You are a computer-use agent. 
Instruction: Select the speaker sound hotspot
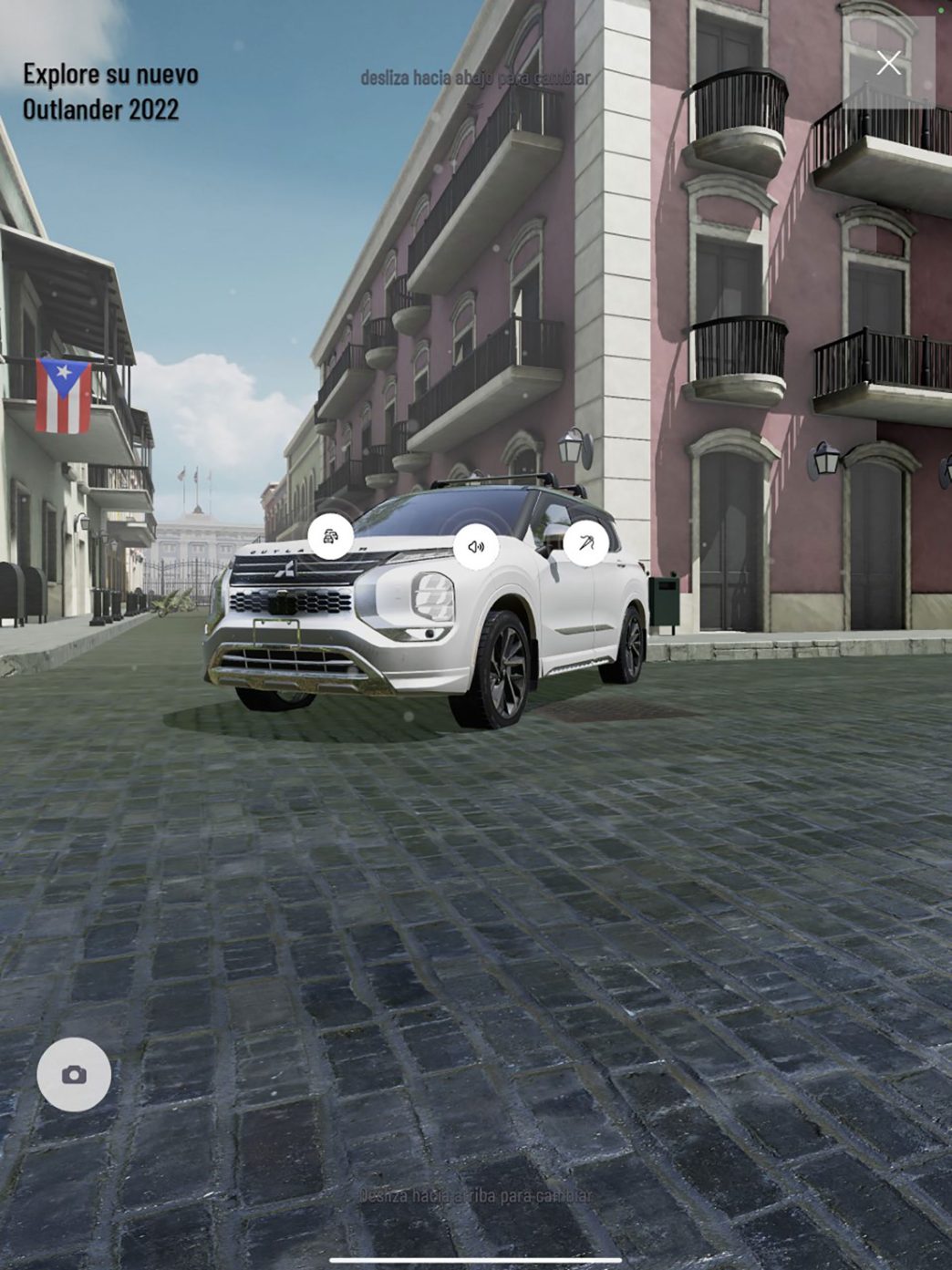tap(476, 547)
